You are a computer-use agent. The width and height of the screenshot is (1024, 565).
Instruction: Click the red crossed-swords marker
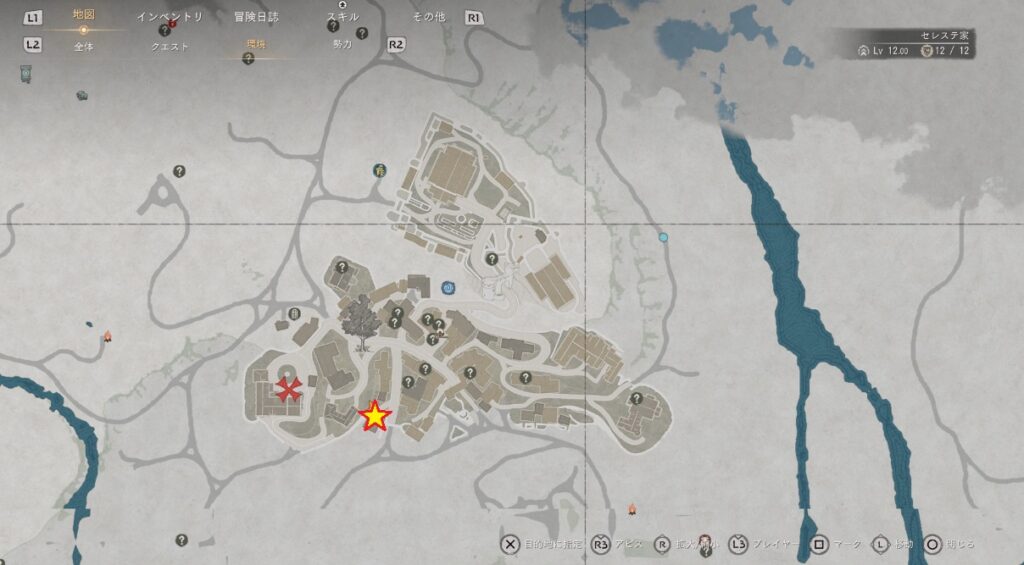tap(289, 389)
